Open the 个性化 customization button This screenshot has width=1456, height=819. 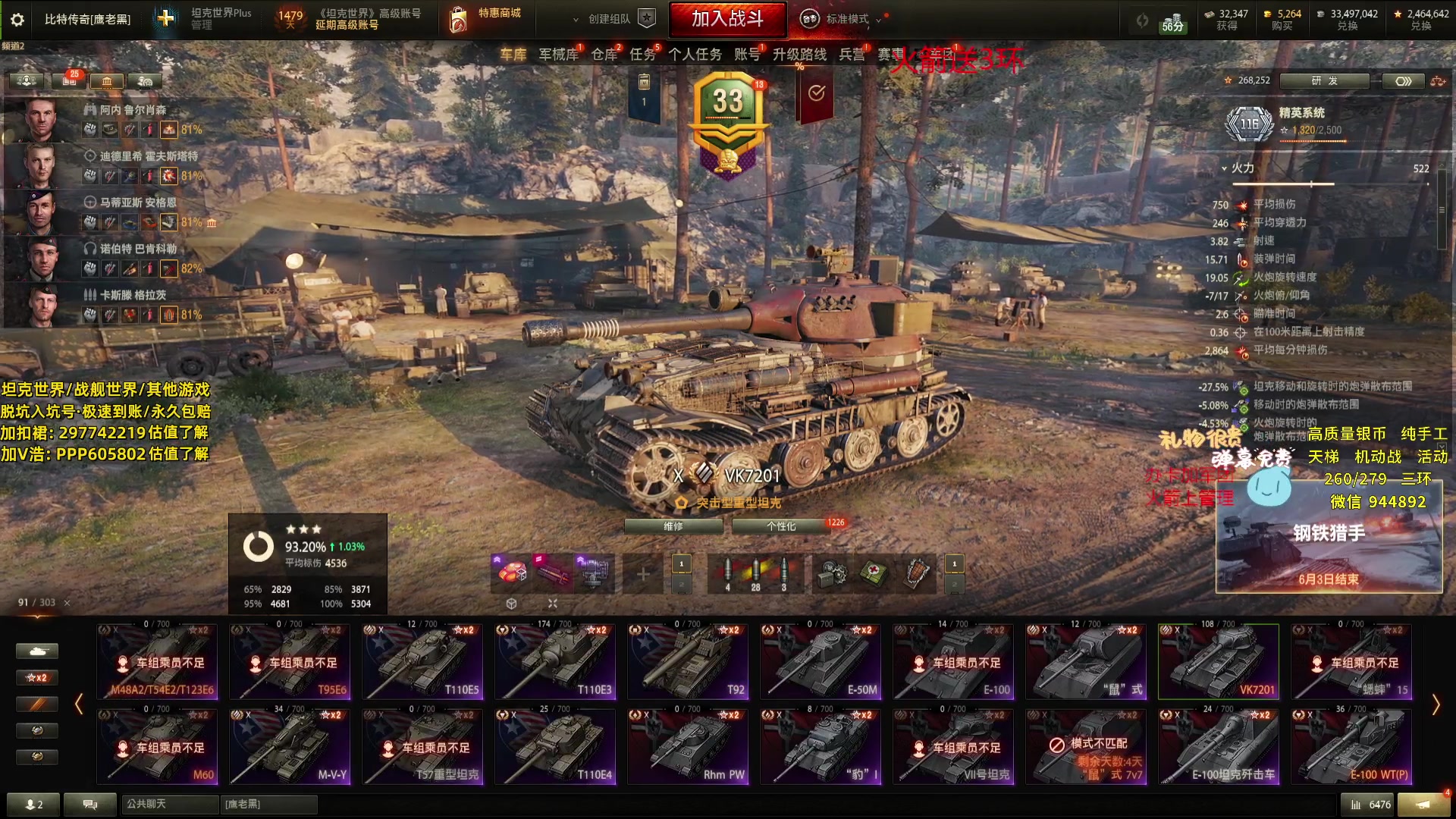click(780, 526)
